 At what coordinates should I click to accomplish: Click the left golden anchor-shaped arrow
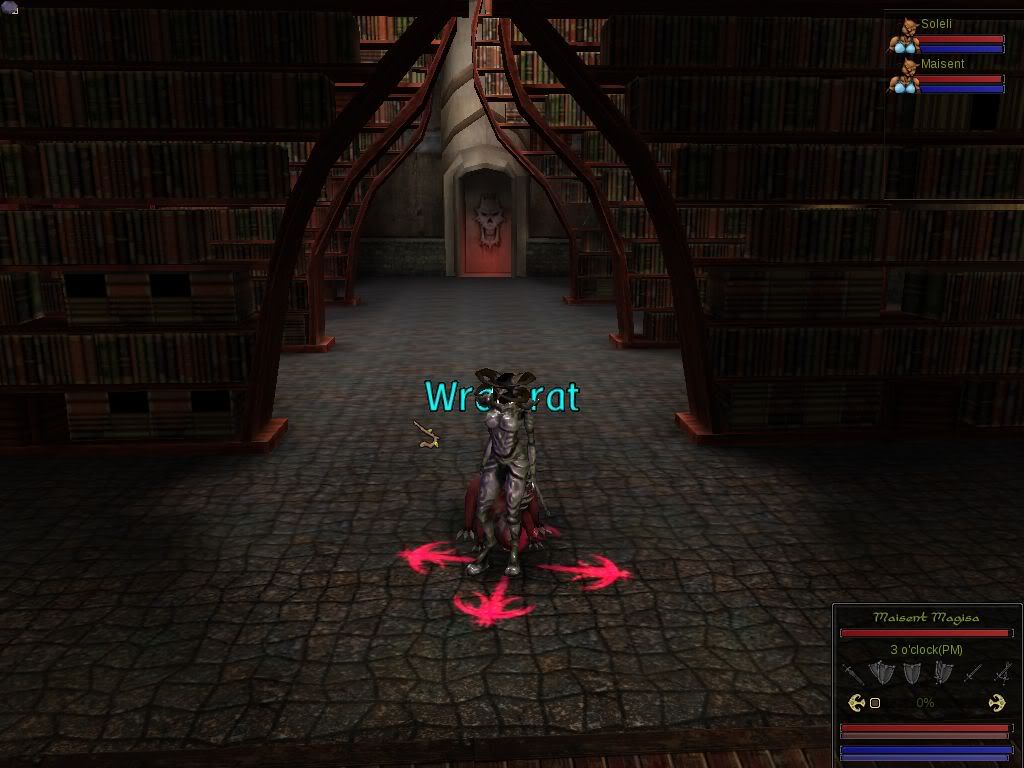(x=856, y=702)
